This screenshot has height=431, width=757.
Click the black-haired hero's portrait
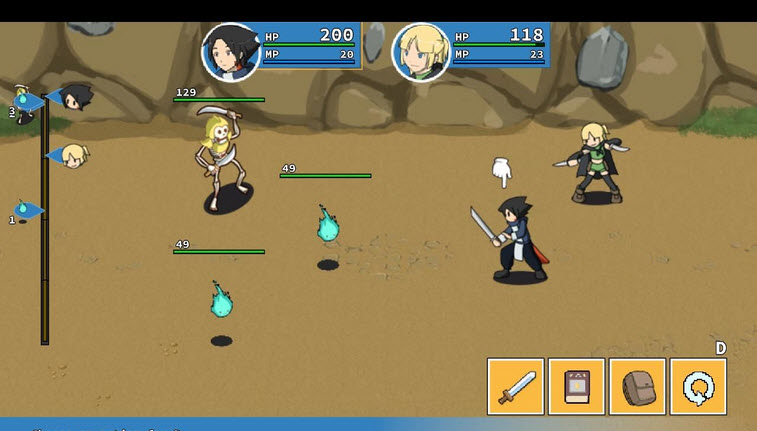point(231,52)
